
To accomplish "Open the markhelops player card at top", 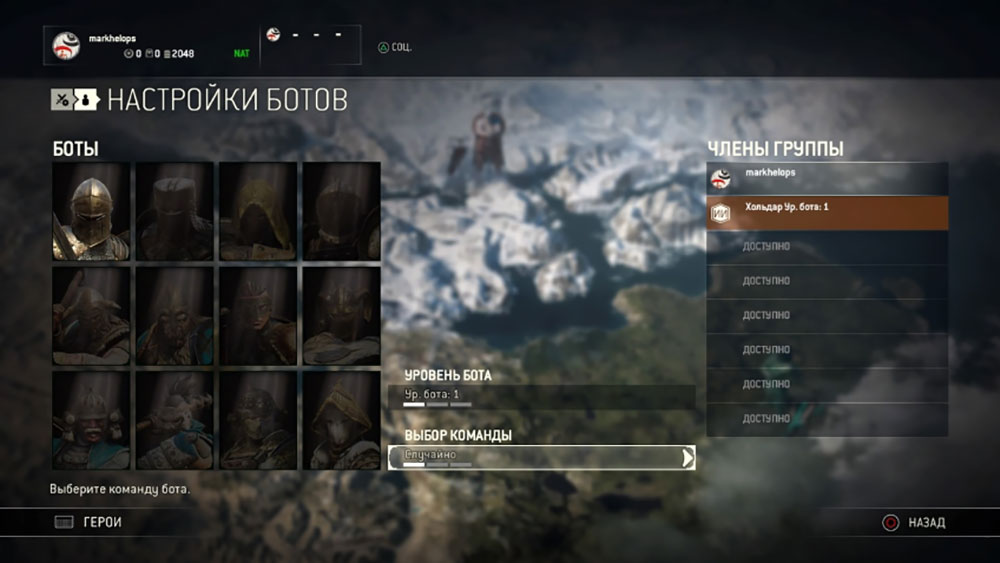I will [150, 45].
